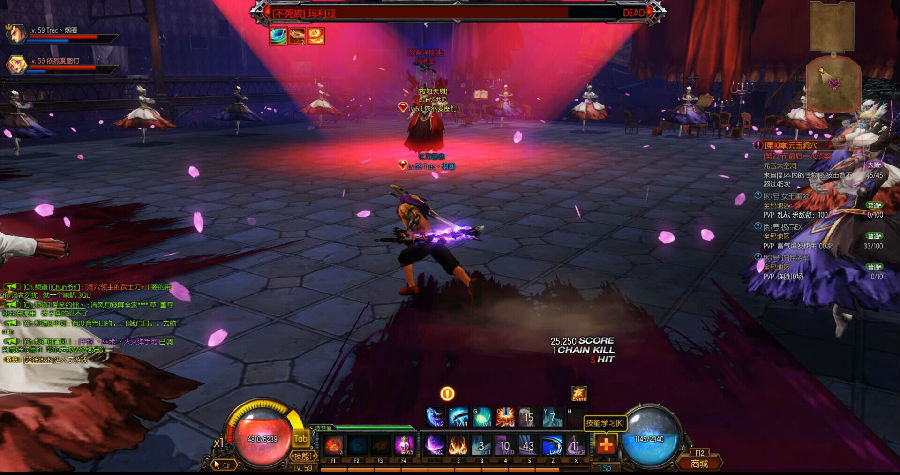Click the boss's teal swirl buff icon
Image resolution: width=900 pixels, height=475 pixels.
click(277, 35)
